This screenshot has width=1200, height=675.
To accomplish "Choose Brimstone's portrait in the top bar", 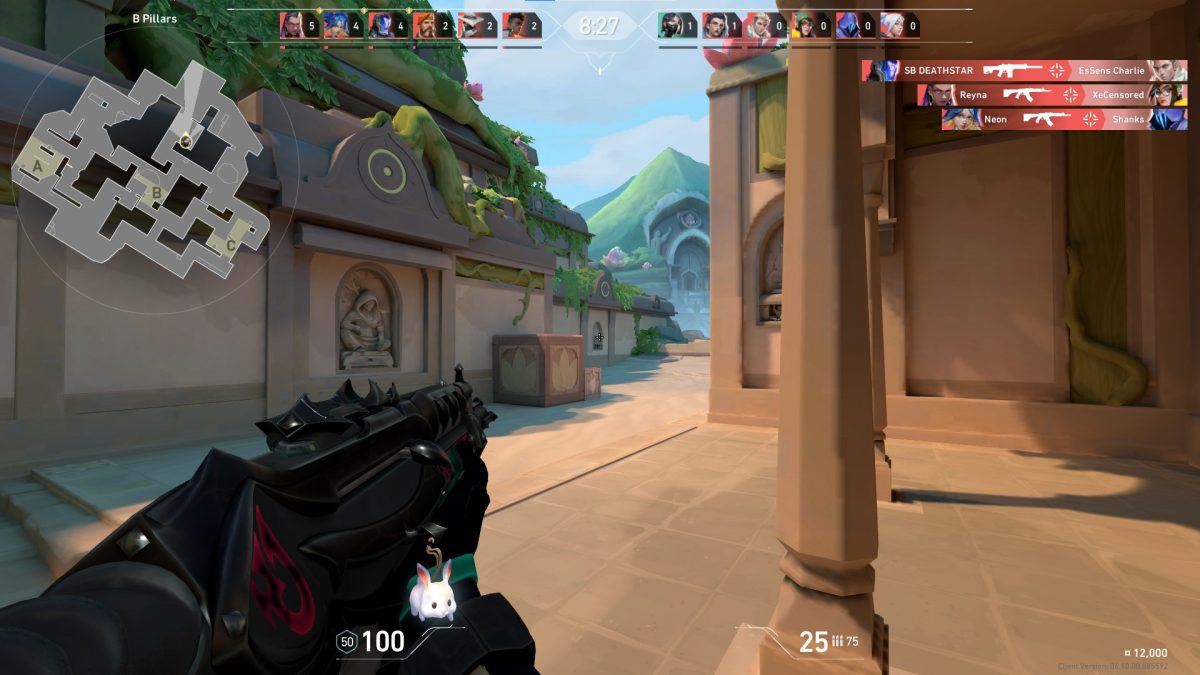I will click(x=424, y=27).
